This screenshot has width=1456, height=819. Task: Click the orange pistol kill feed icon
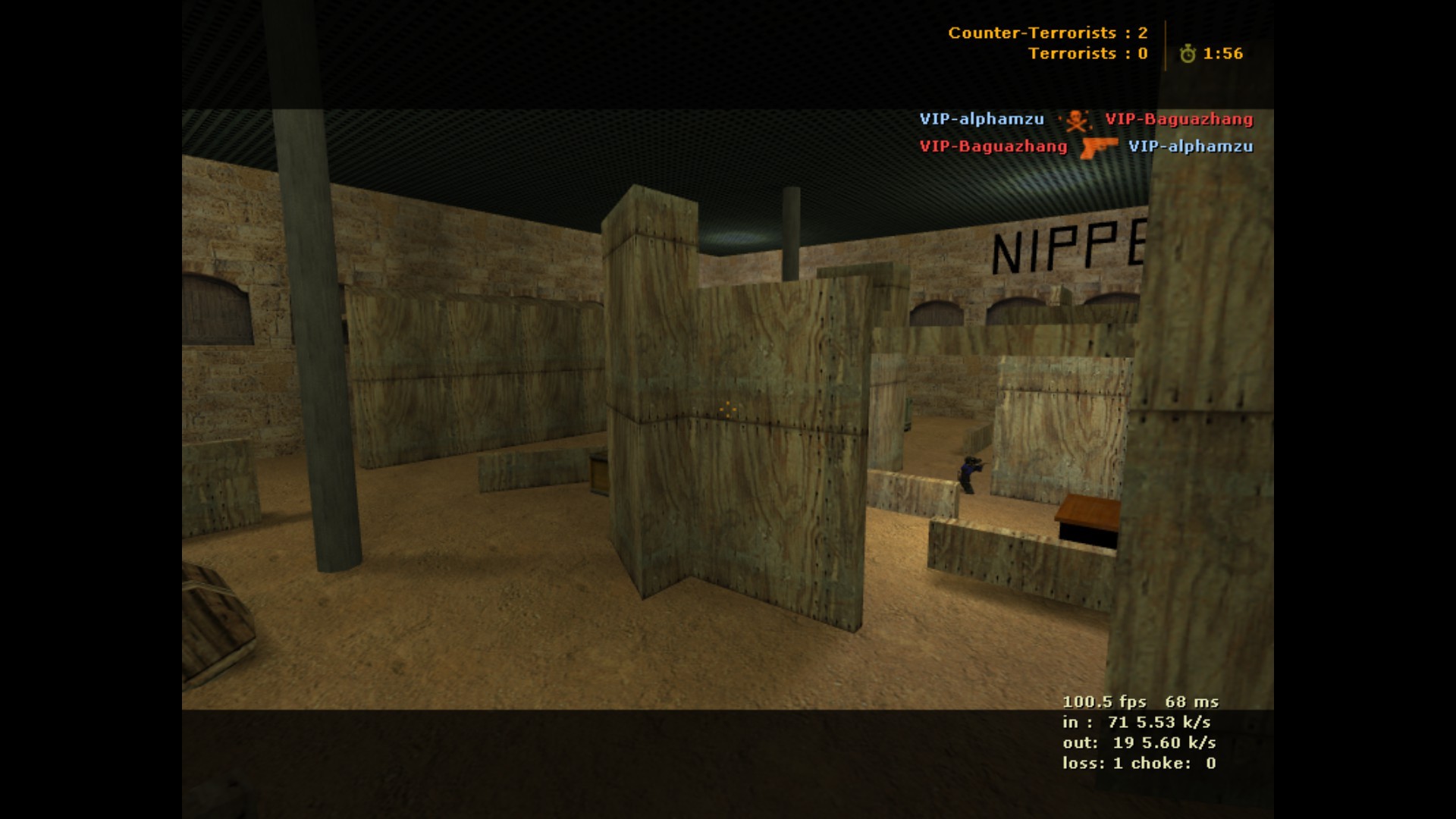1099,147
